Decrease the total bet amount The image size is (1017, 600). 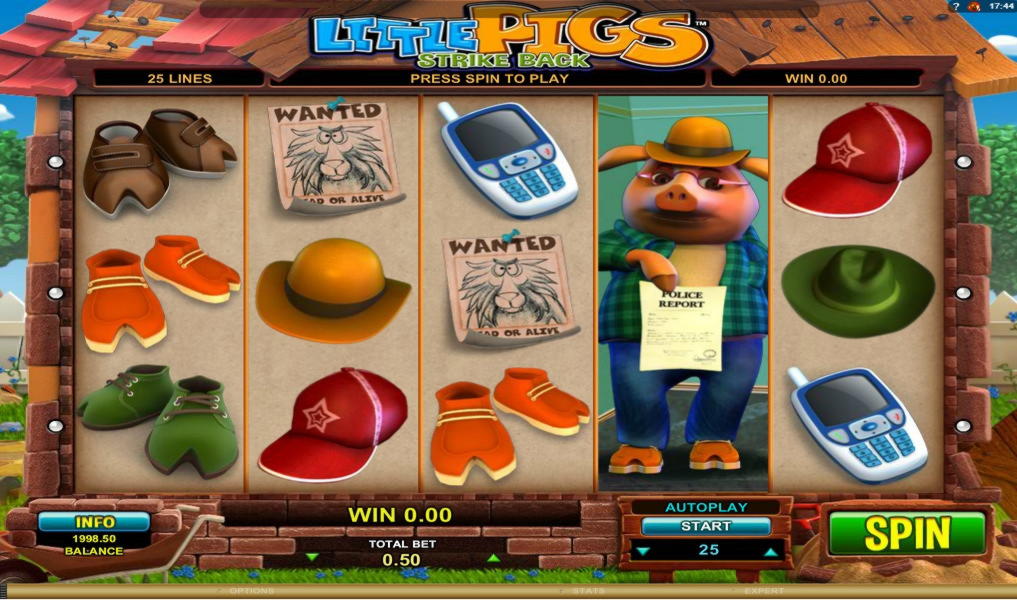[311, 557]
